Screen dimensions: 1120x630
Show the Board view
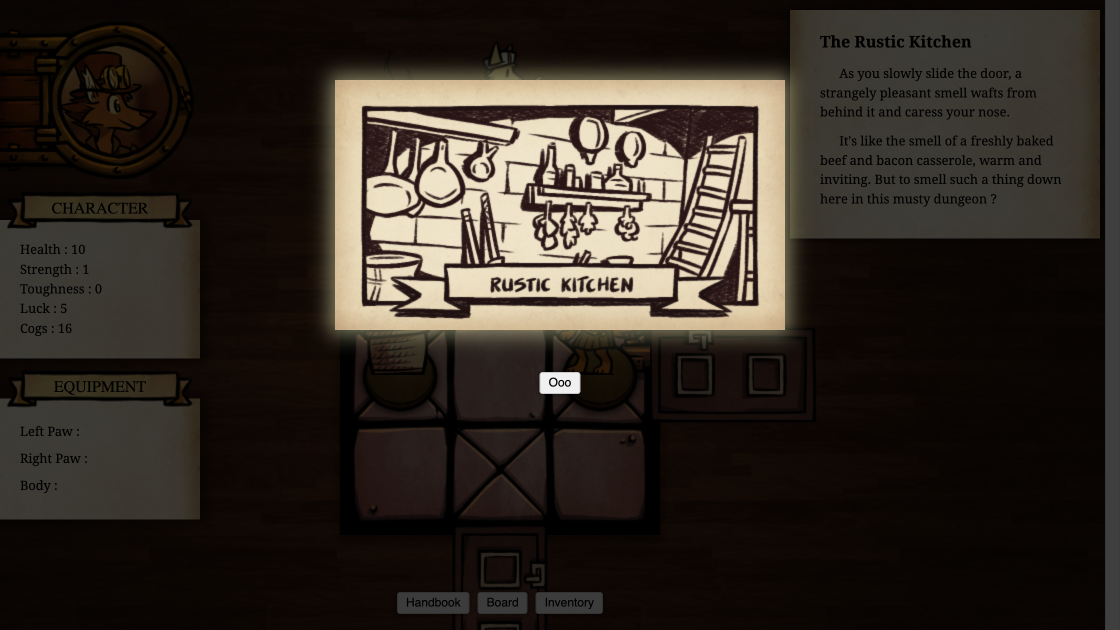502,602
